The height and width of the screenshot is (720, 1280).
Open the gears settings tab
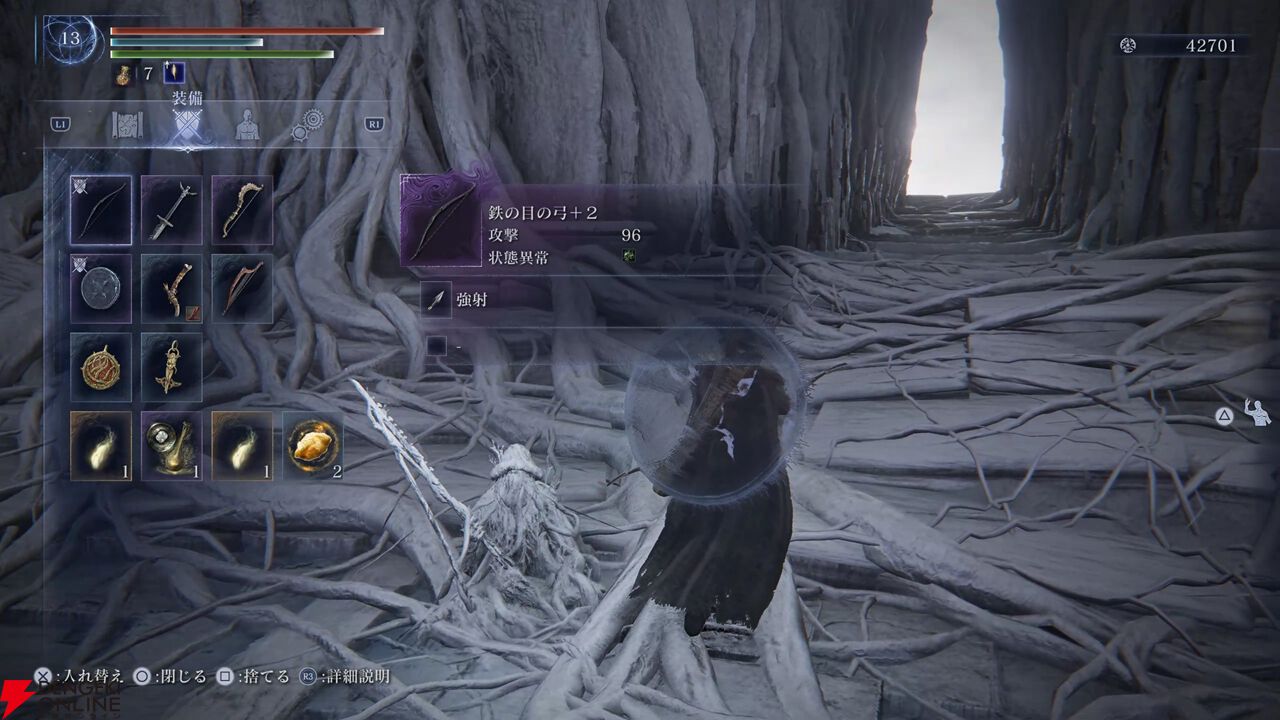[x=308, y=125]
